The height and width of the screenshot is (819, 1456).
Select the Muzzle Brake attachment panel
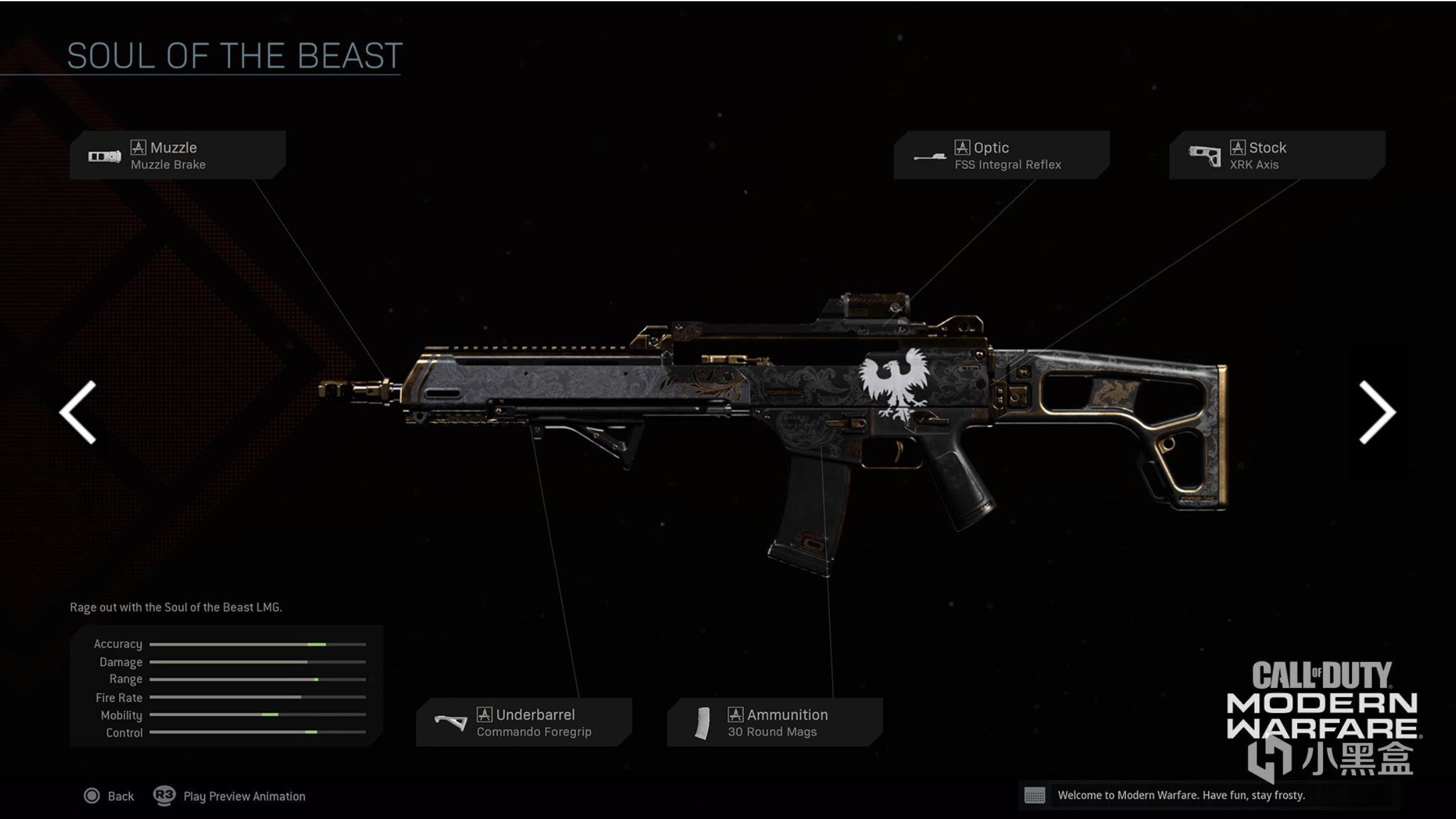178,155
